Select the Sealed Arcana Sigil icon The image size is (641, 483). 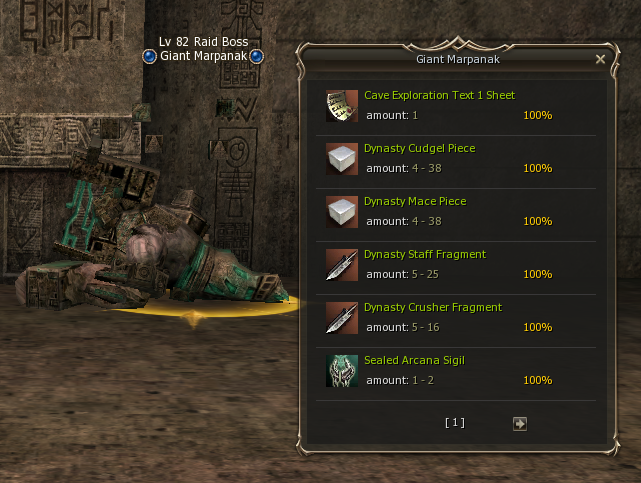pos(341,370)
